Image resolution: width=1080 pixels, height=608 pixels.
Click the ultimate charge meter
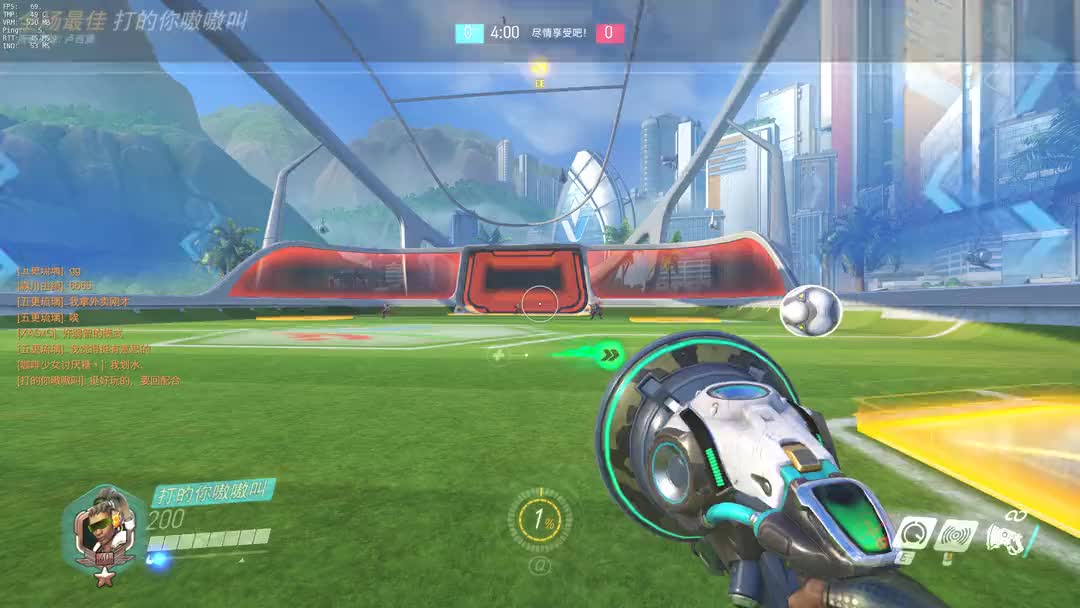540,520
